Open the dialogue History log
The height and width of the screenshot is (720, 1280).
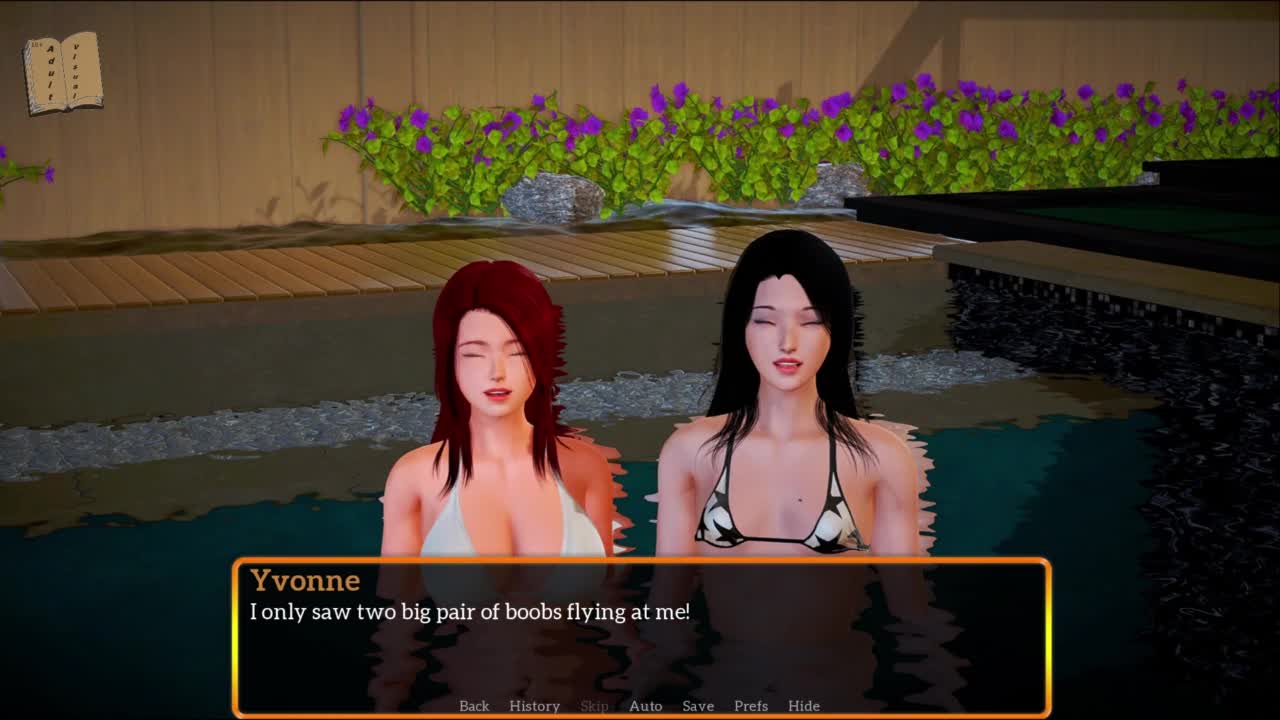[534, 706]
